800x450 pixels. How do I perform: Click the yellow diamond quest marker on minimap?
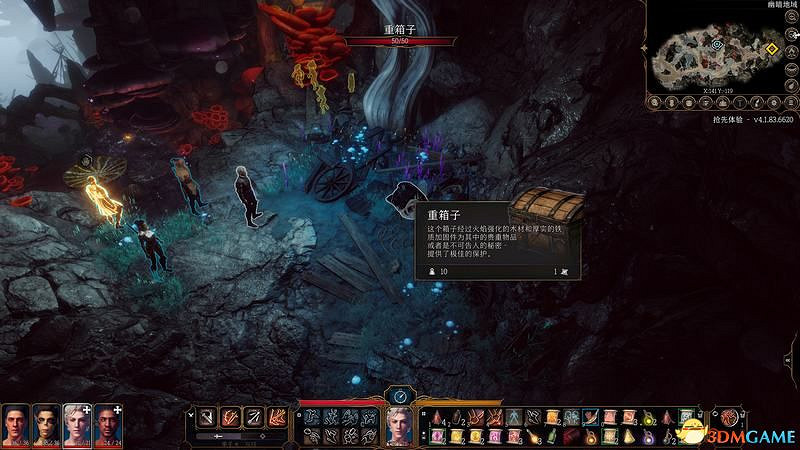pyautogui.click(x=771, y=48)
